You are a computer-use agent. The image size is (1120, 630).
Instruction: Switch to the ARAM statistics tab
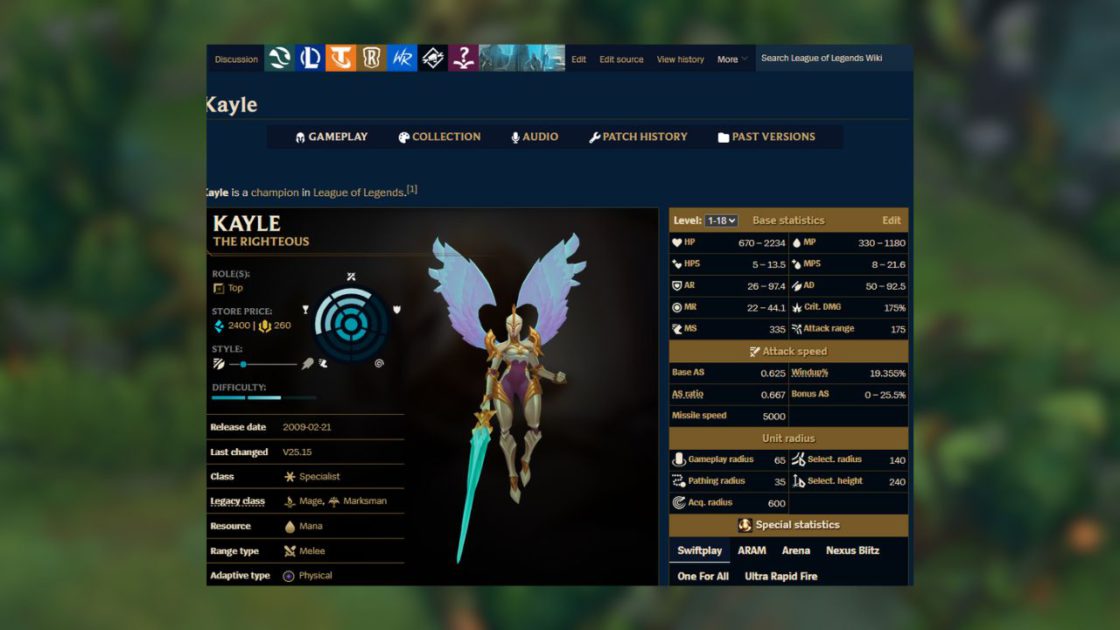[x=752, y=550]
